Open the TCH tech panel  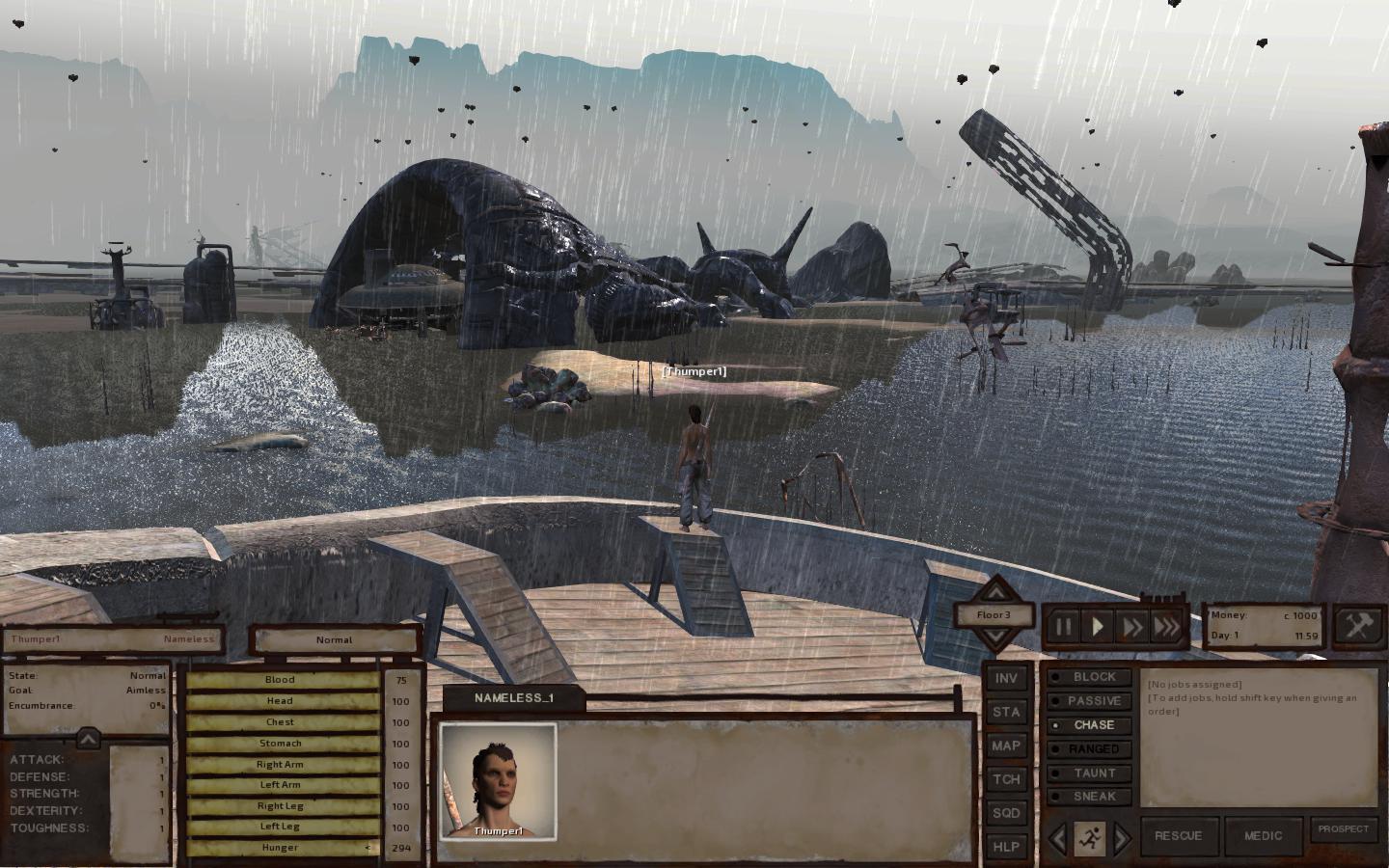tap(1005, 779)
